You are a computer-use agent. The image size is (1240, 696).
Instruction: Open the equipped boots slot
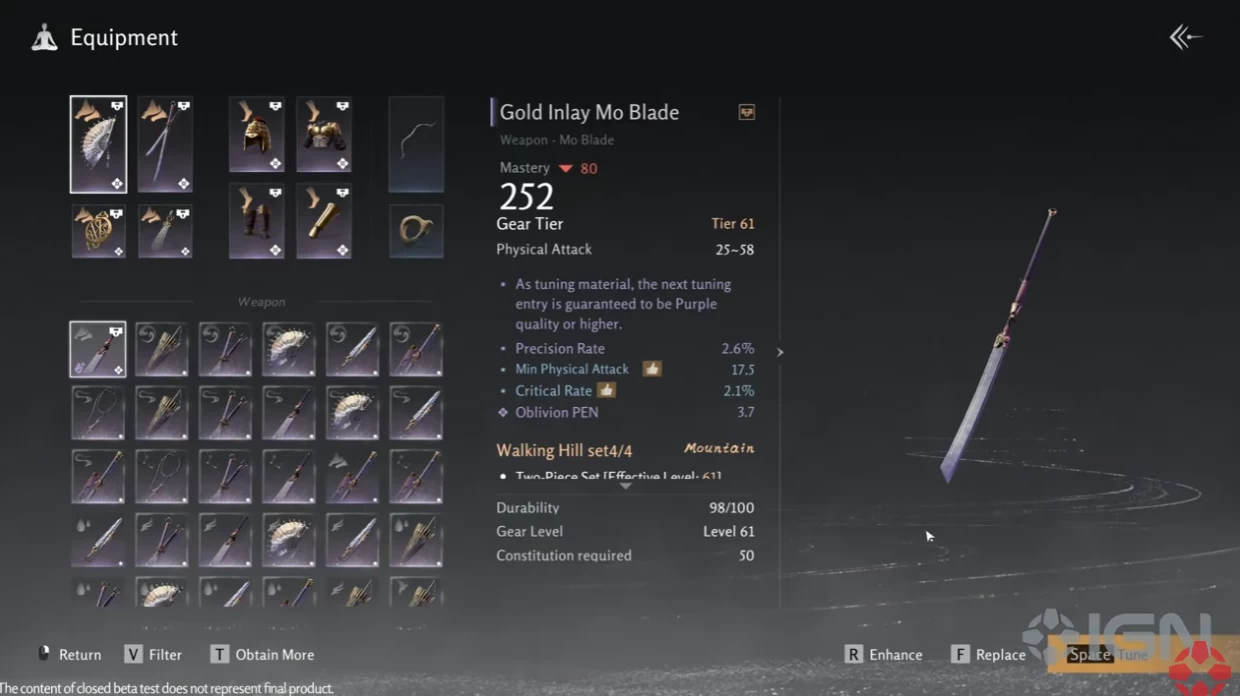click(x=256, y=221)
